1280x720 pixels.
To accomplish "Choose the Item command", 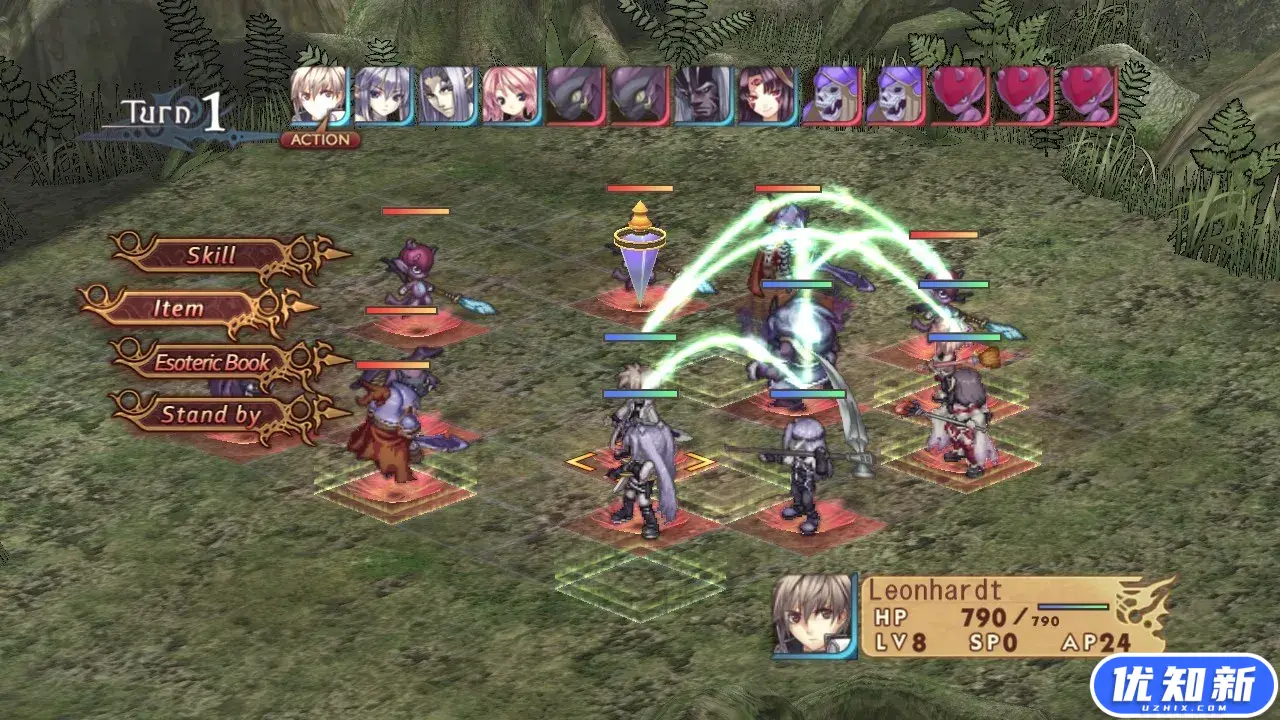I will point(178,309).
